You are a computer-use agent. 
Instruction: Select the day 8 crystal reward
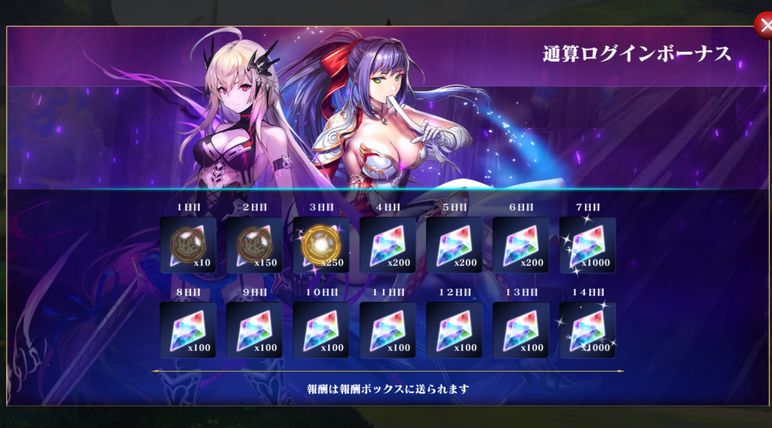187,330
